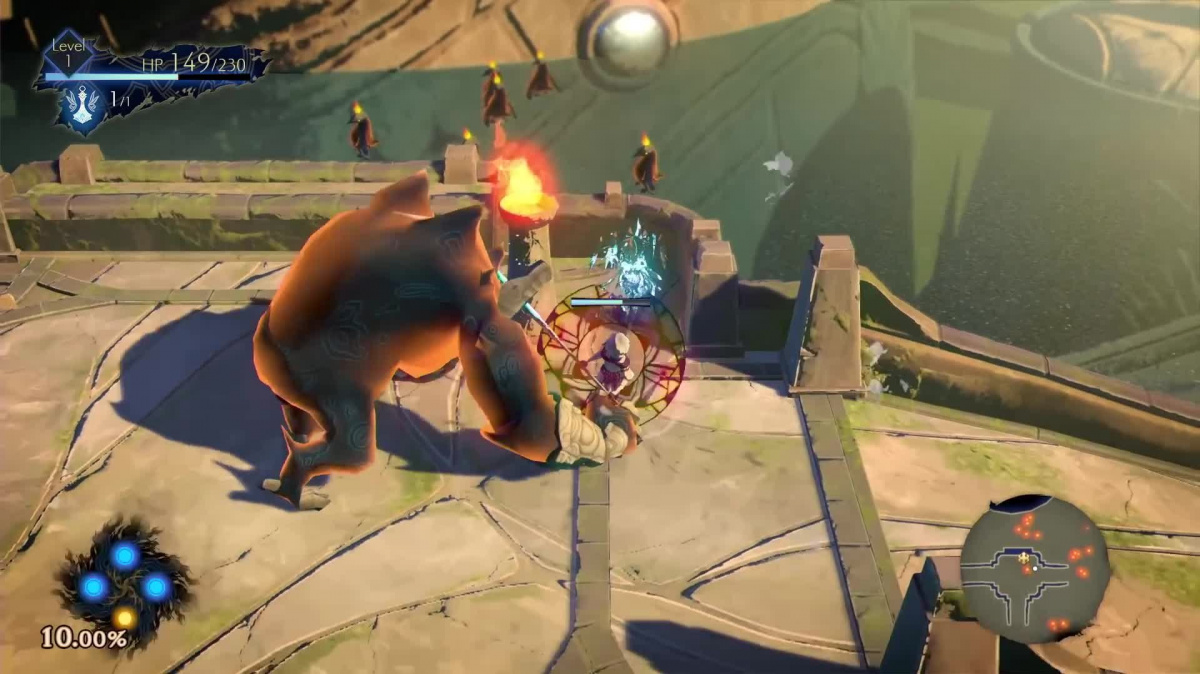Select the blue winged emblem icon
Screen dimensions: 1200x674
[x=82, y=101]
